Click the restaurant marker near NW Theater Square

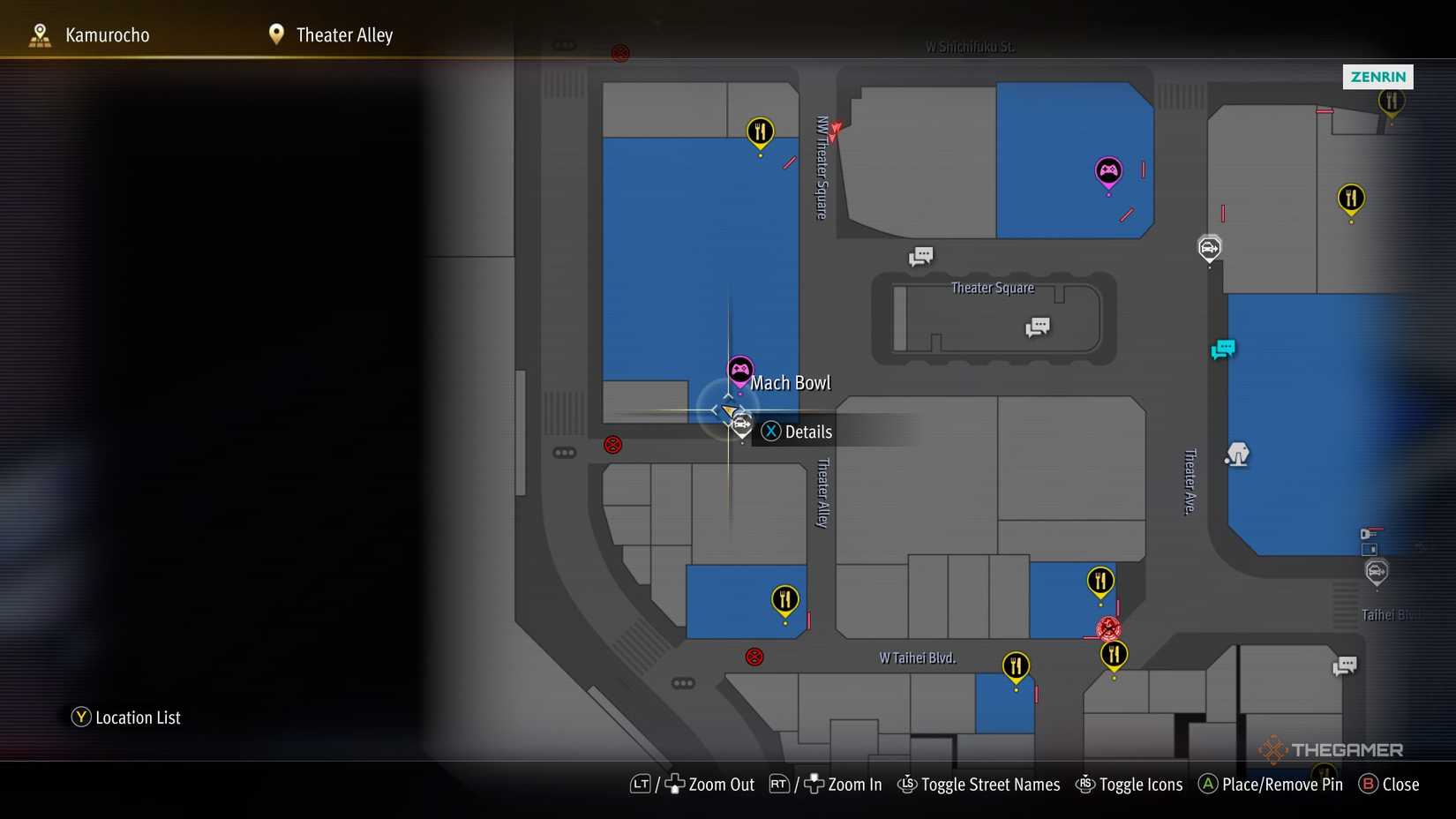[x=760, y=131]
